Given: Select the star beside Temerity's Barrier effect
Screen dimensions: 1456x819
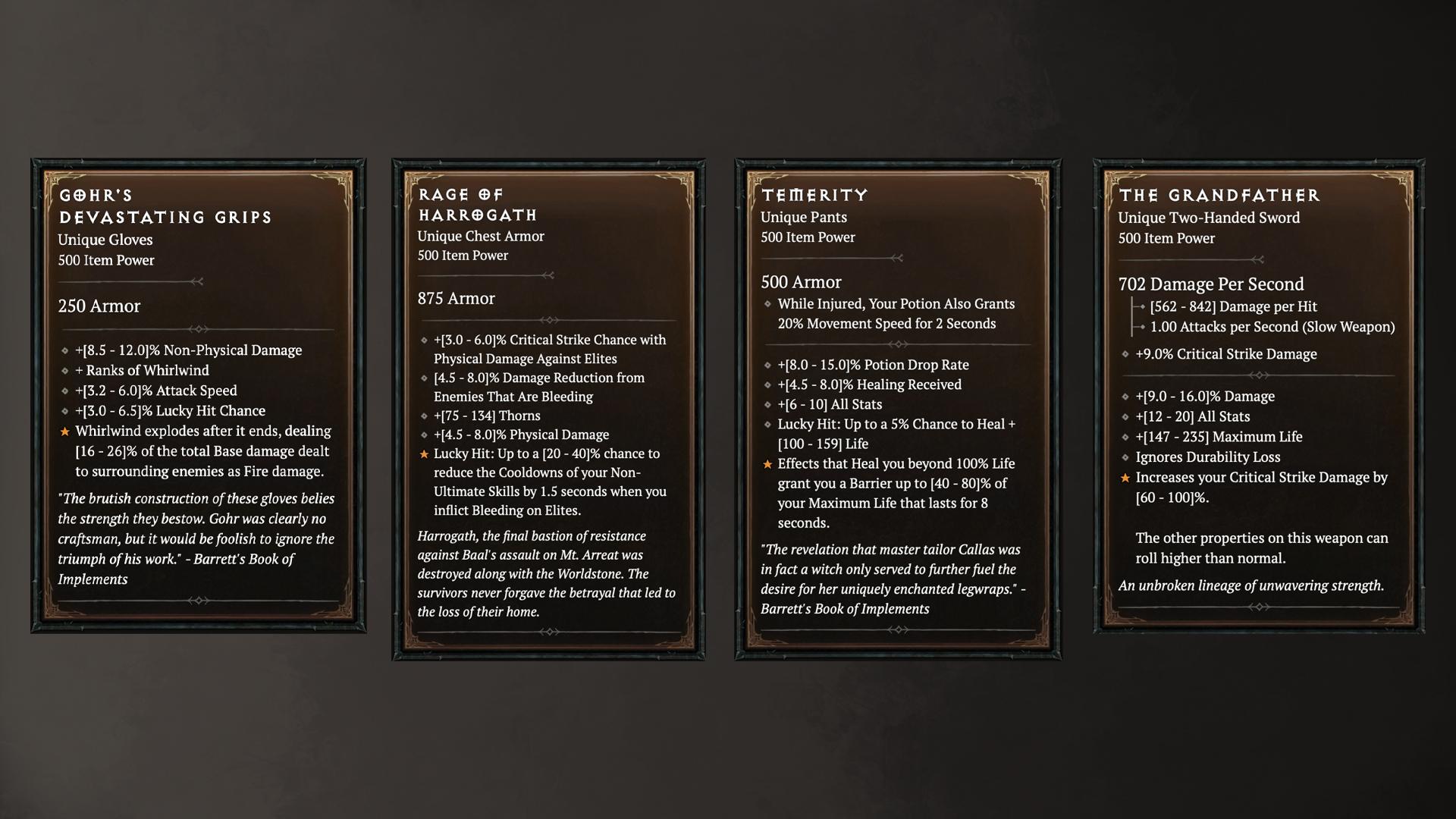Looking at the screenshot, I should [766, 464].
